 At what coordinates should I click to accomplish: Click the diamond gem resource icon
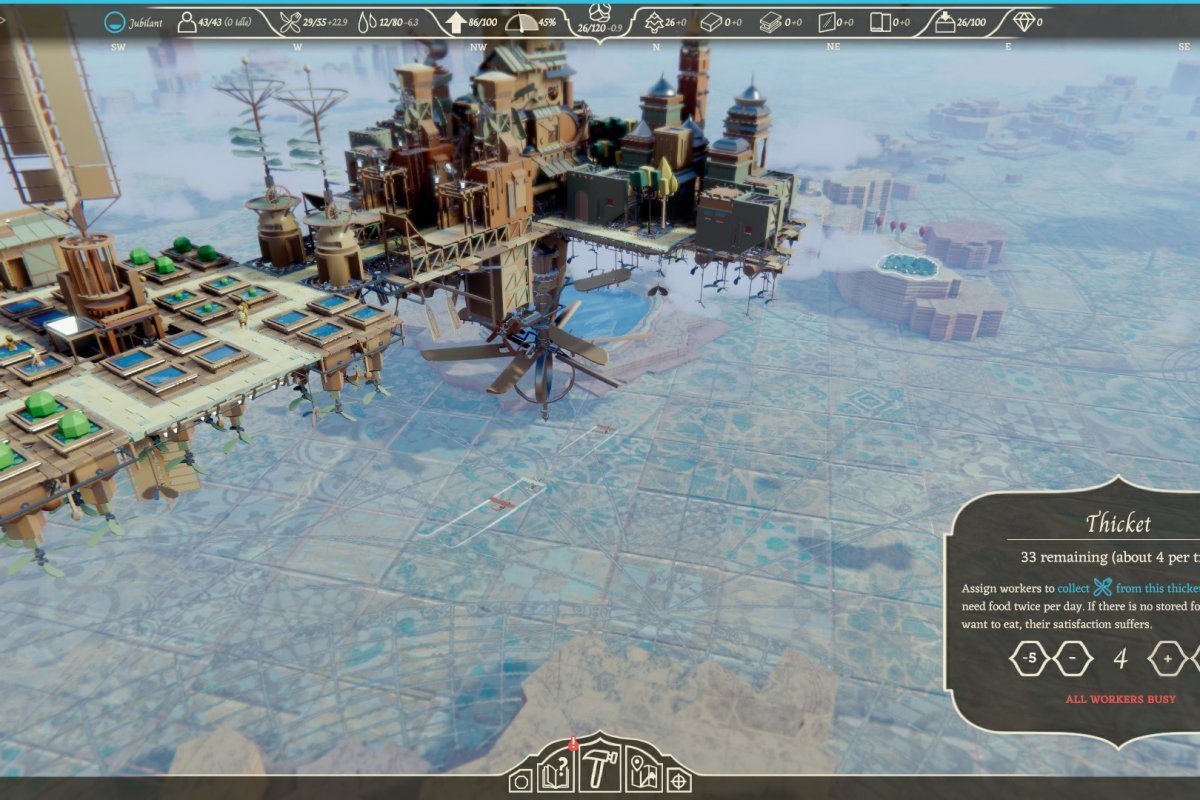point(1023,22)
